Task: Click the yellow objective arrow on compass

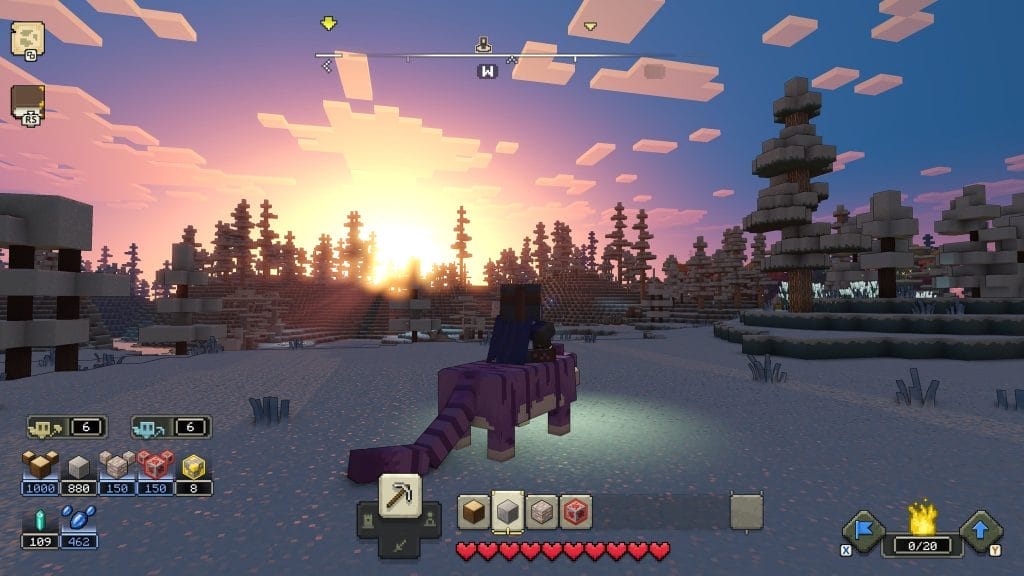Action: tap(328, 22)
